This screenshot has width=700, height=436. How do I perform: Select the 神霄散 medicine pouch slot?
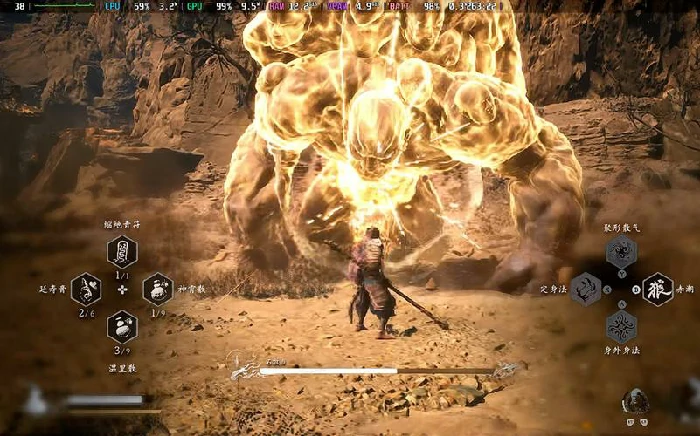click(157, 289)
